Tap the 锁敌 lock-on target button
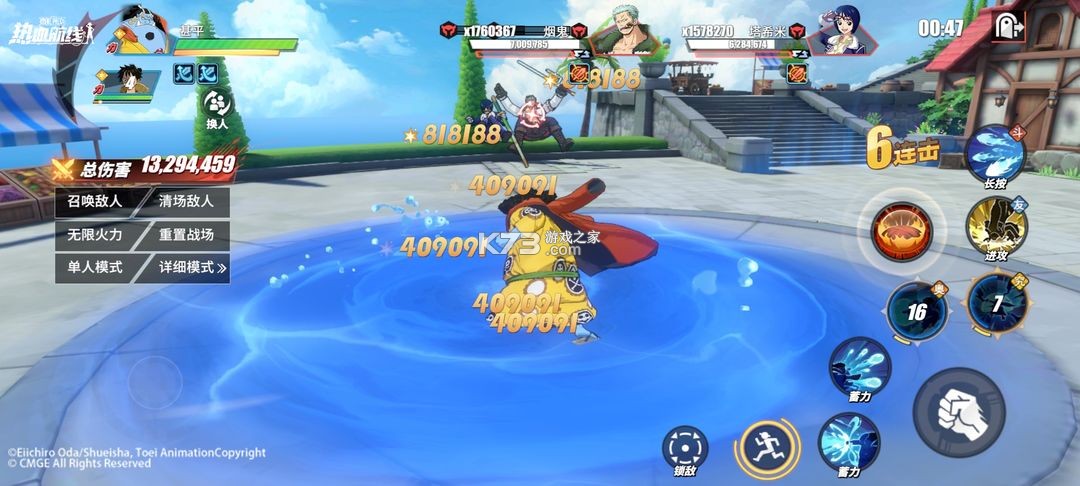The width and height of the screenshot is (1080, 486). (686, 447)
